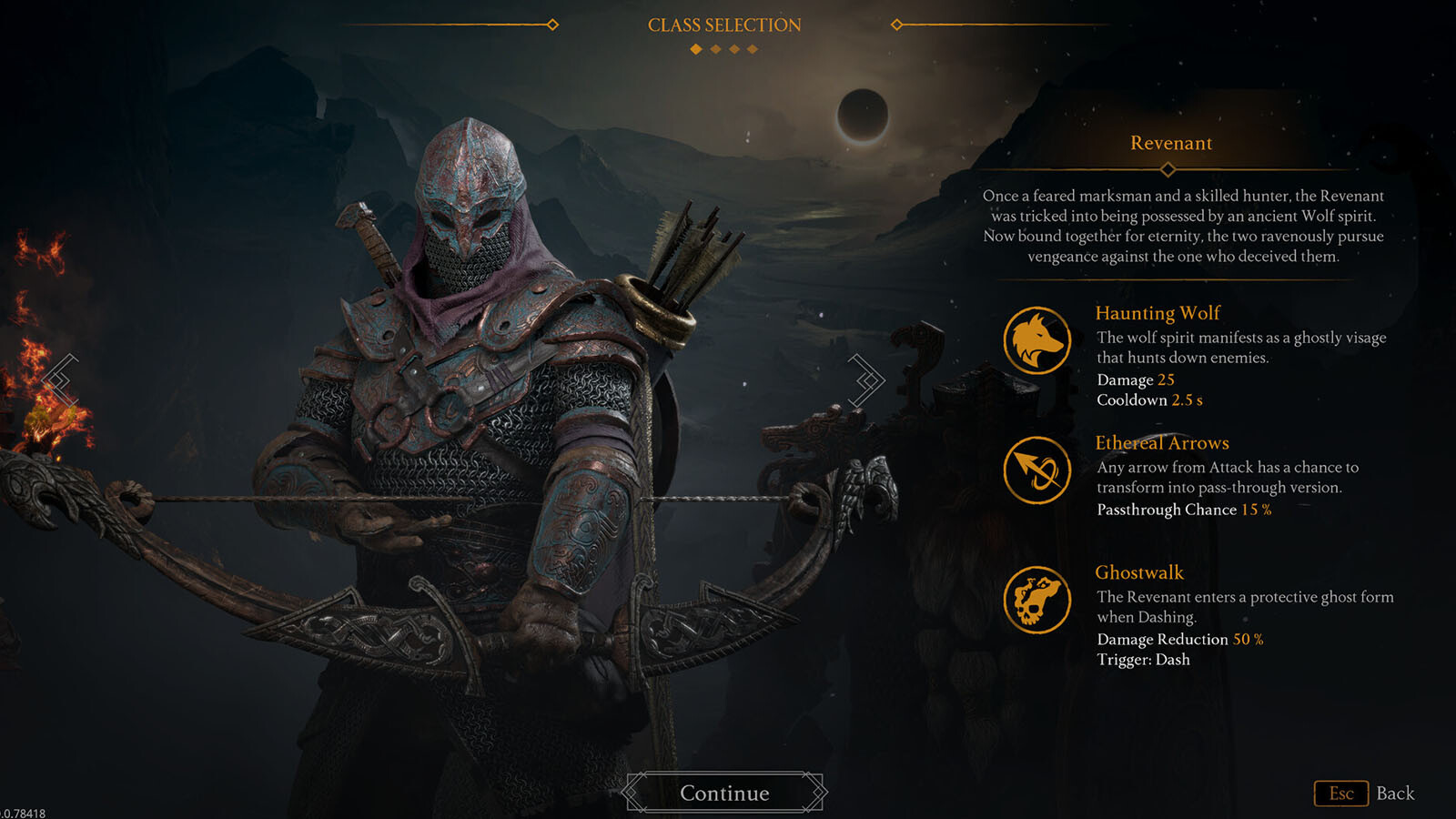Show the next class with right arrow
Image resolution: width=1456 pixels, height=819 pixels.
867,379
